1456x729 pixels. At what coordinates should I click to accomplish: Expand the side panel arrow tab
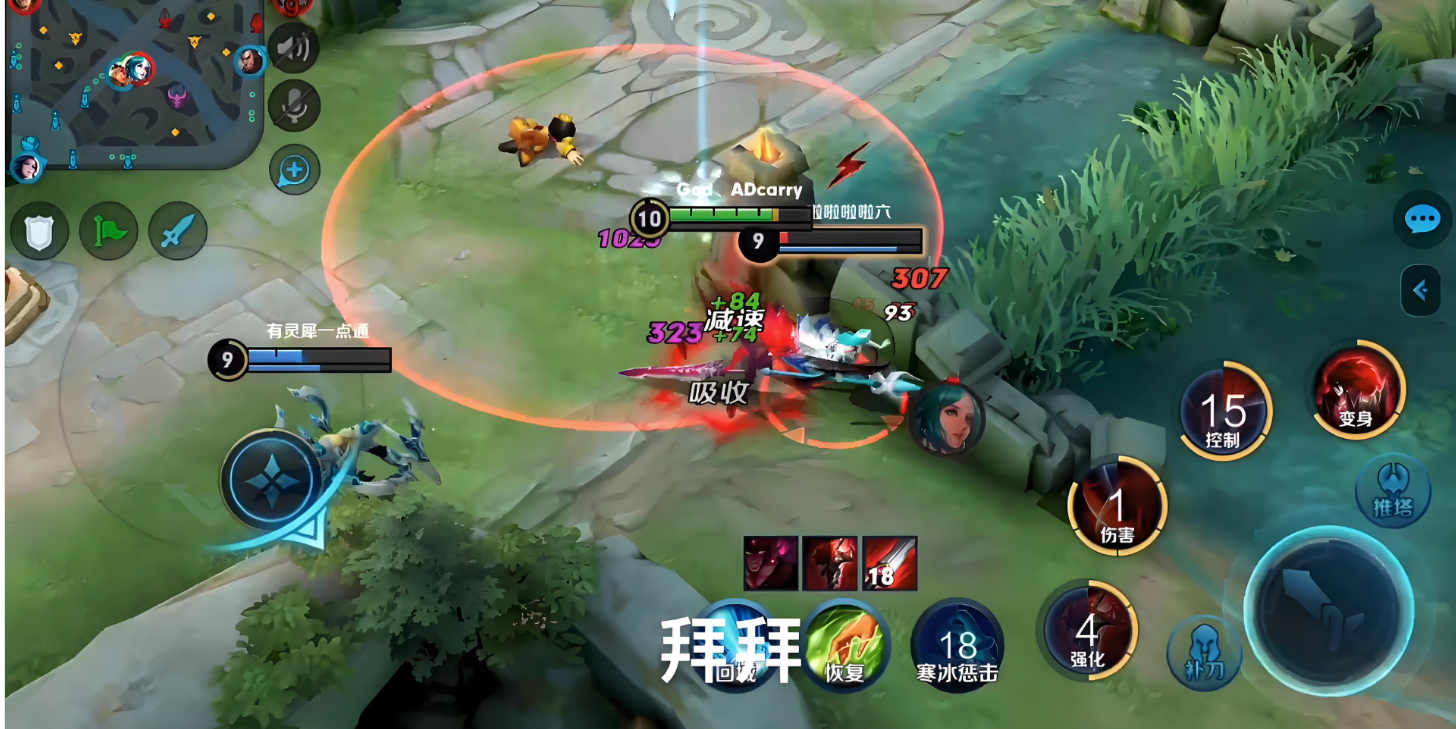click(1421, 290)
